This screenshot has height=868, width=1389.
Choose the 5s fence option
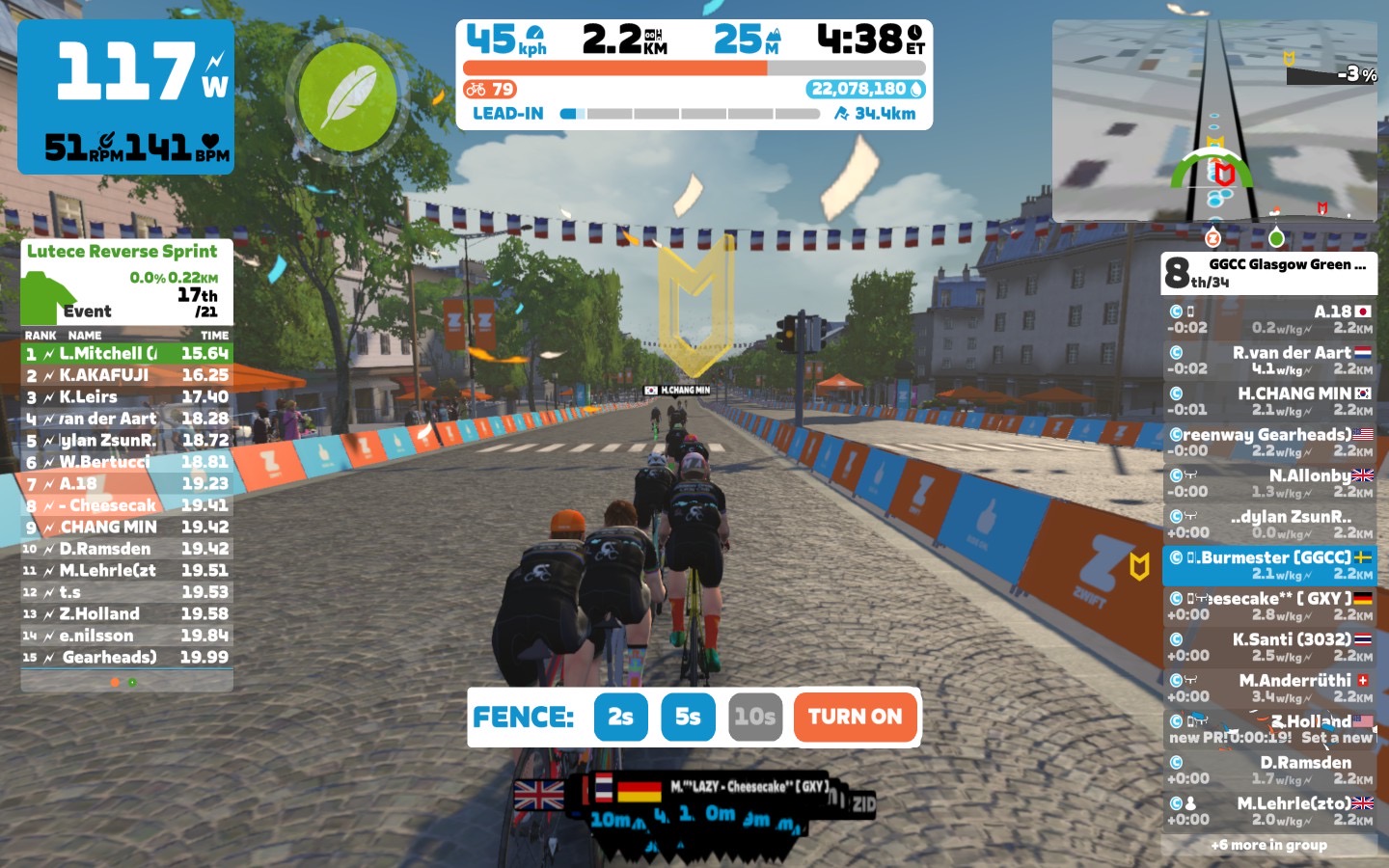coord(688,717)
